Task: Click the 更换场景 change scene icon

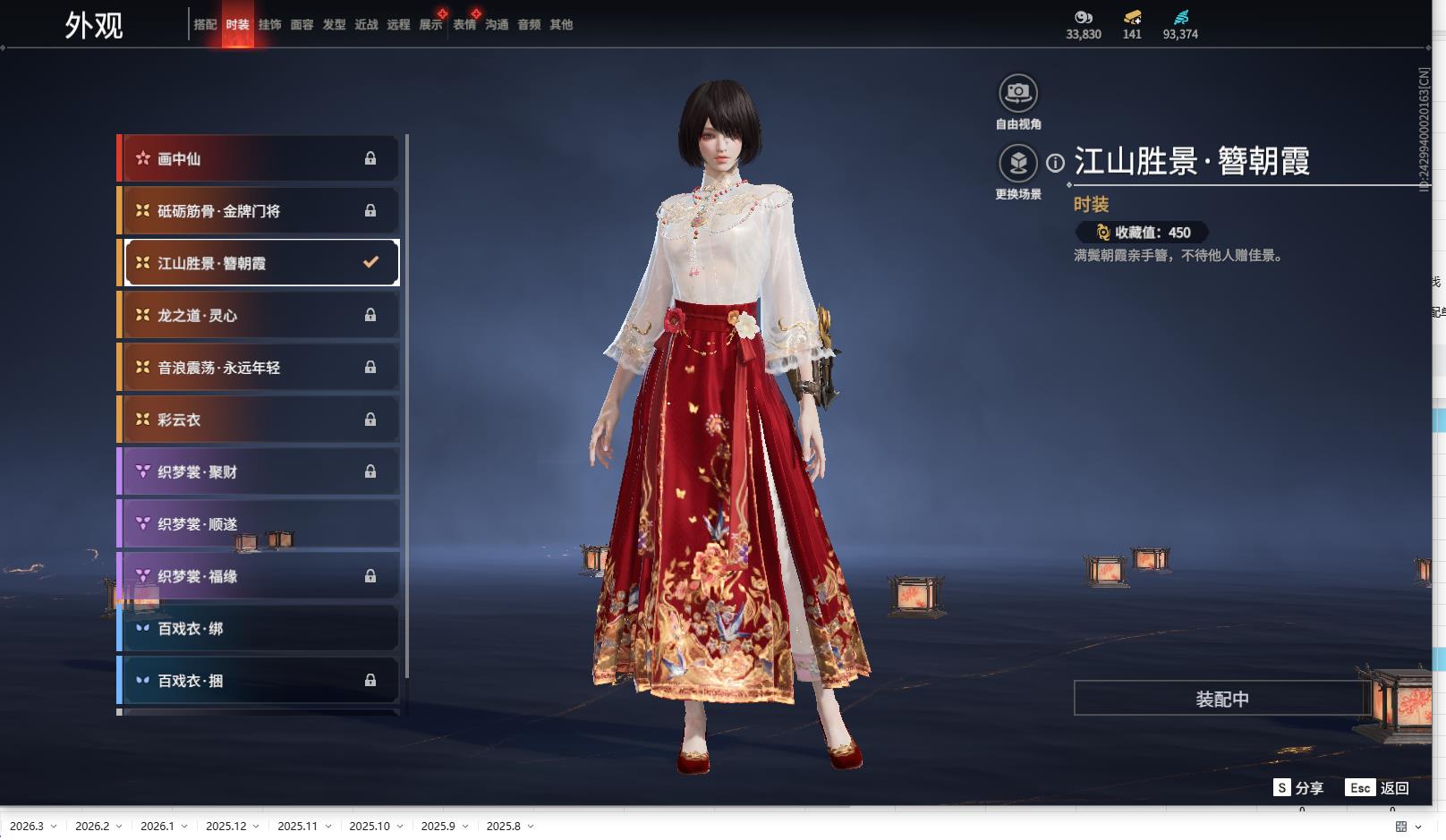Action: 1018,163
